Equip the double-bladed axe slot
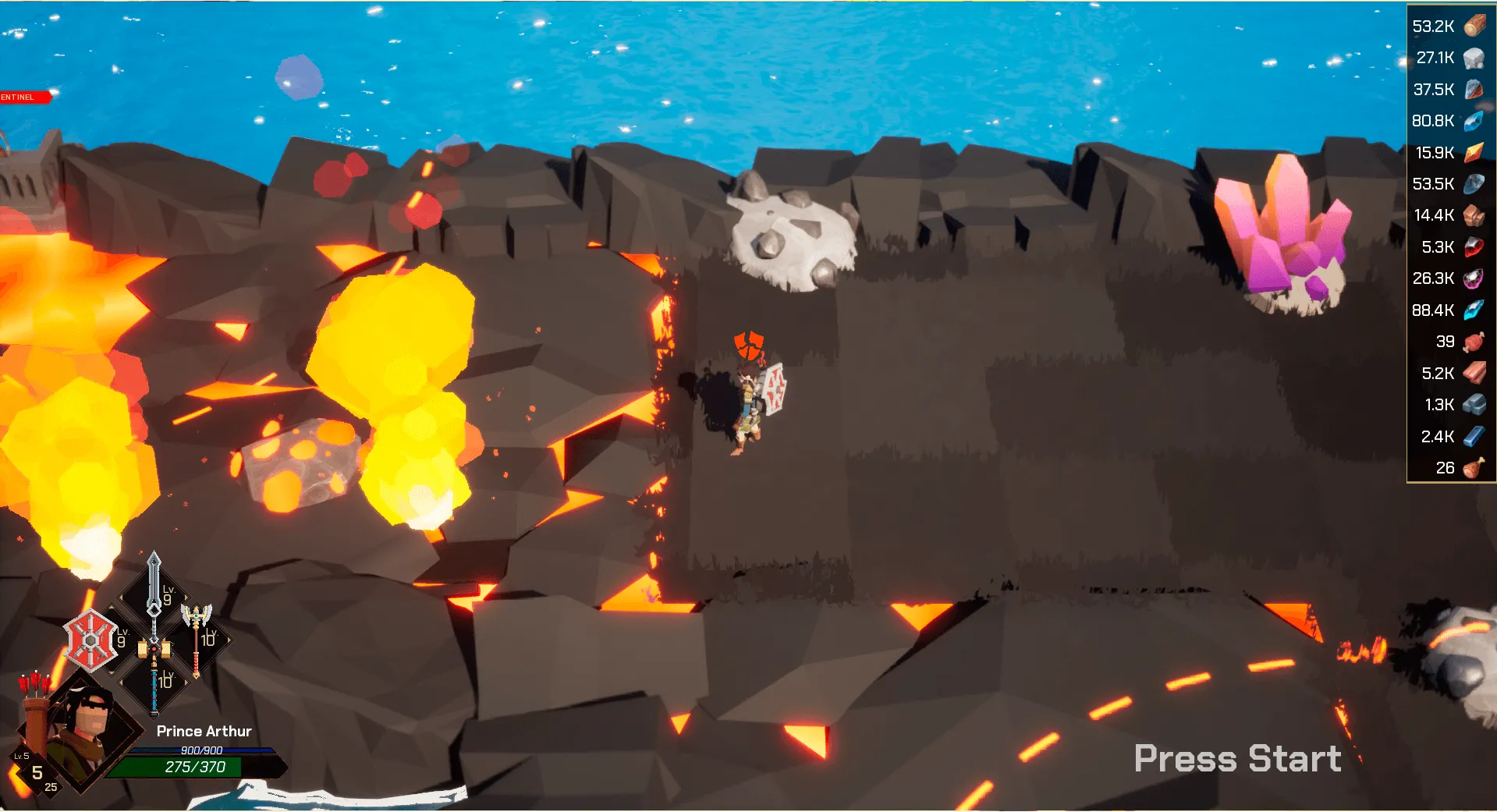Image resolution: width=1497 pixels, height=812 pixels. 197,638
